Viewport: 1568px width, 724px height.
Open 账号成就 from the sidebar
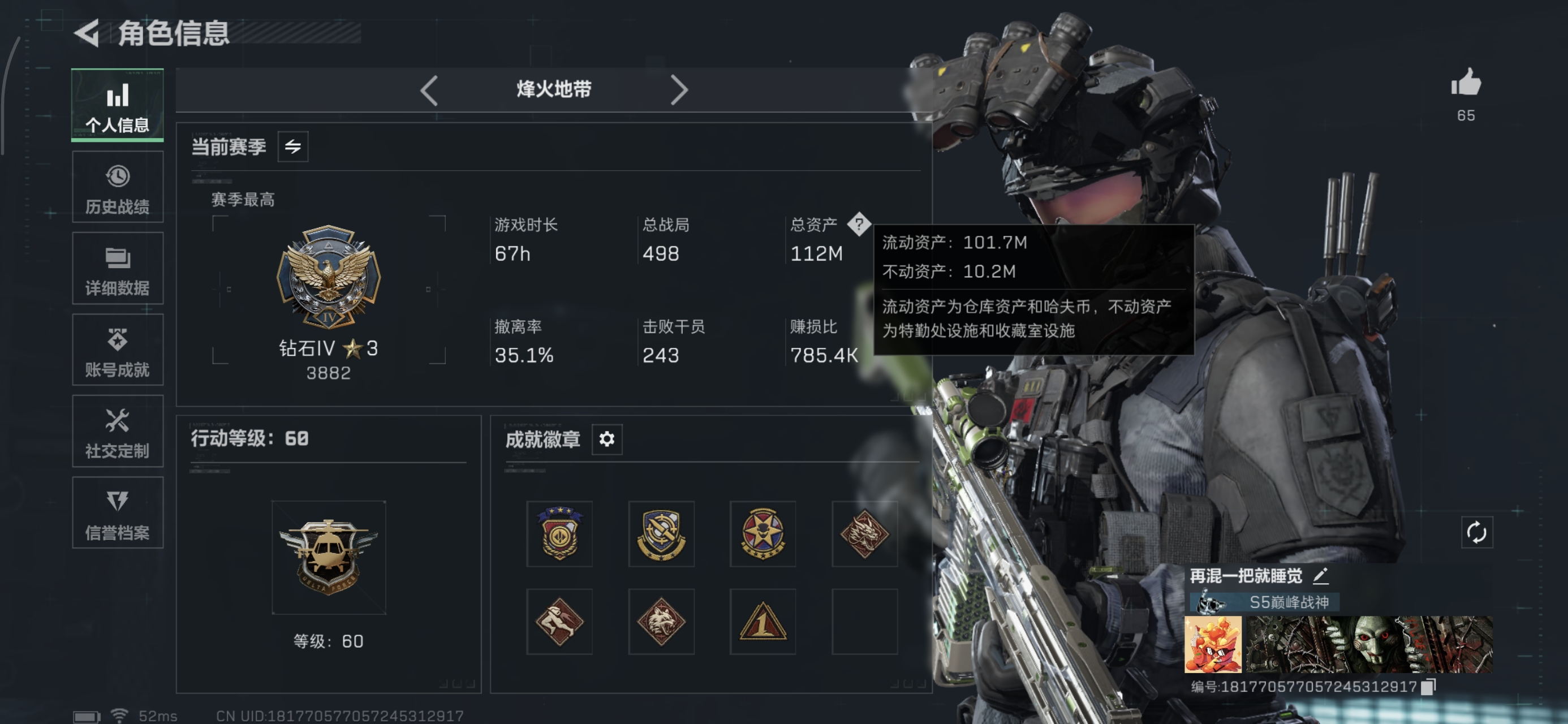[x=118, y=350]
